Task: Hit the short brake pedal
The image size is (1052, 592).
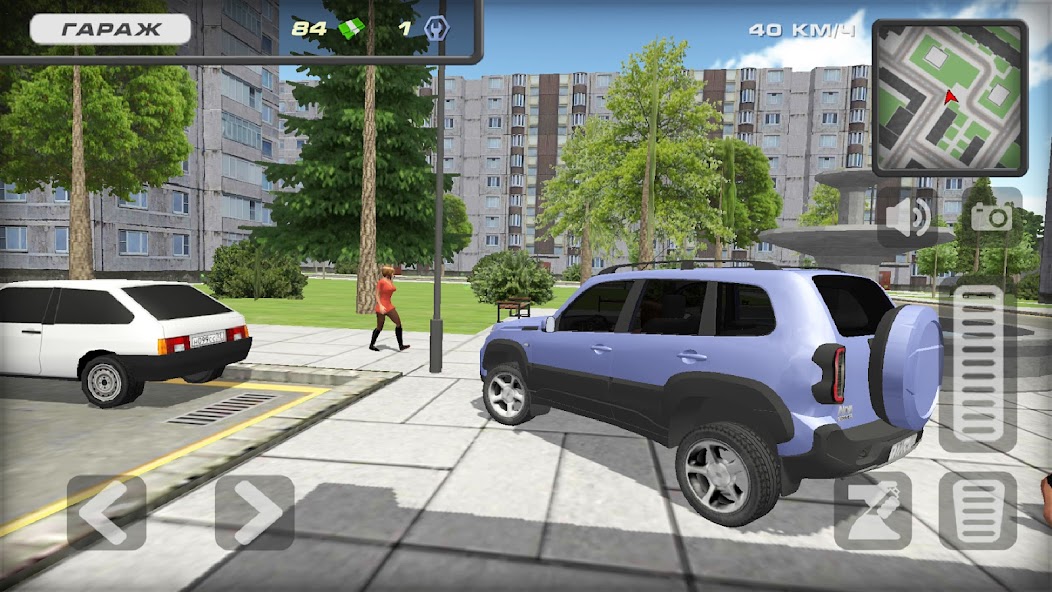Action: tap(978, 512)
